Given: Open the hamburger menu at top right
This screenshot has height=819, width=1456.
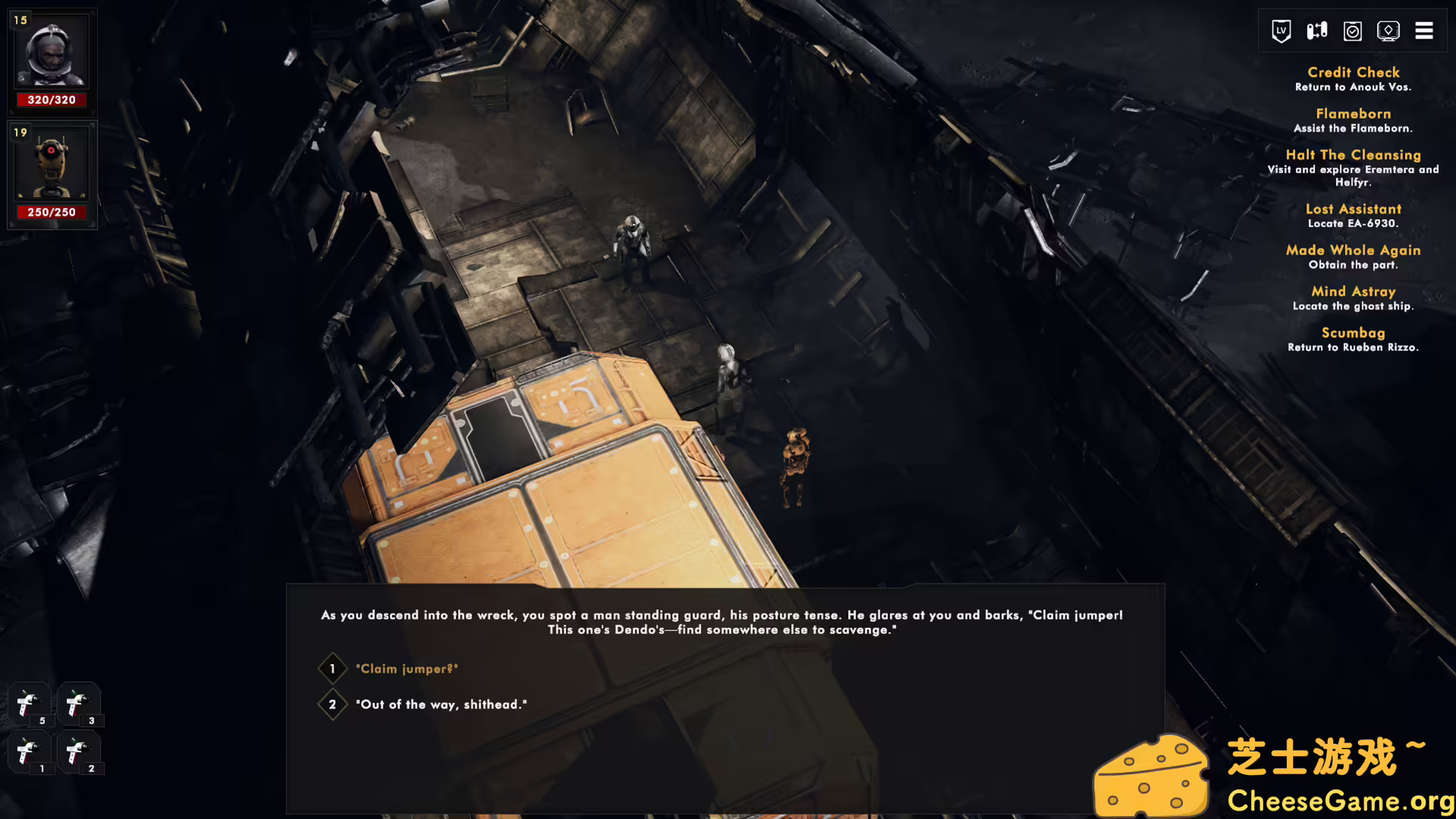Looking at the screenshot, I should (1424, 30).
